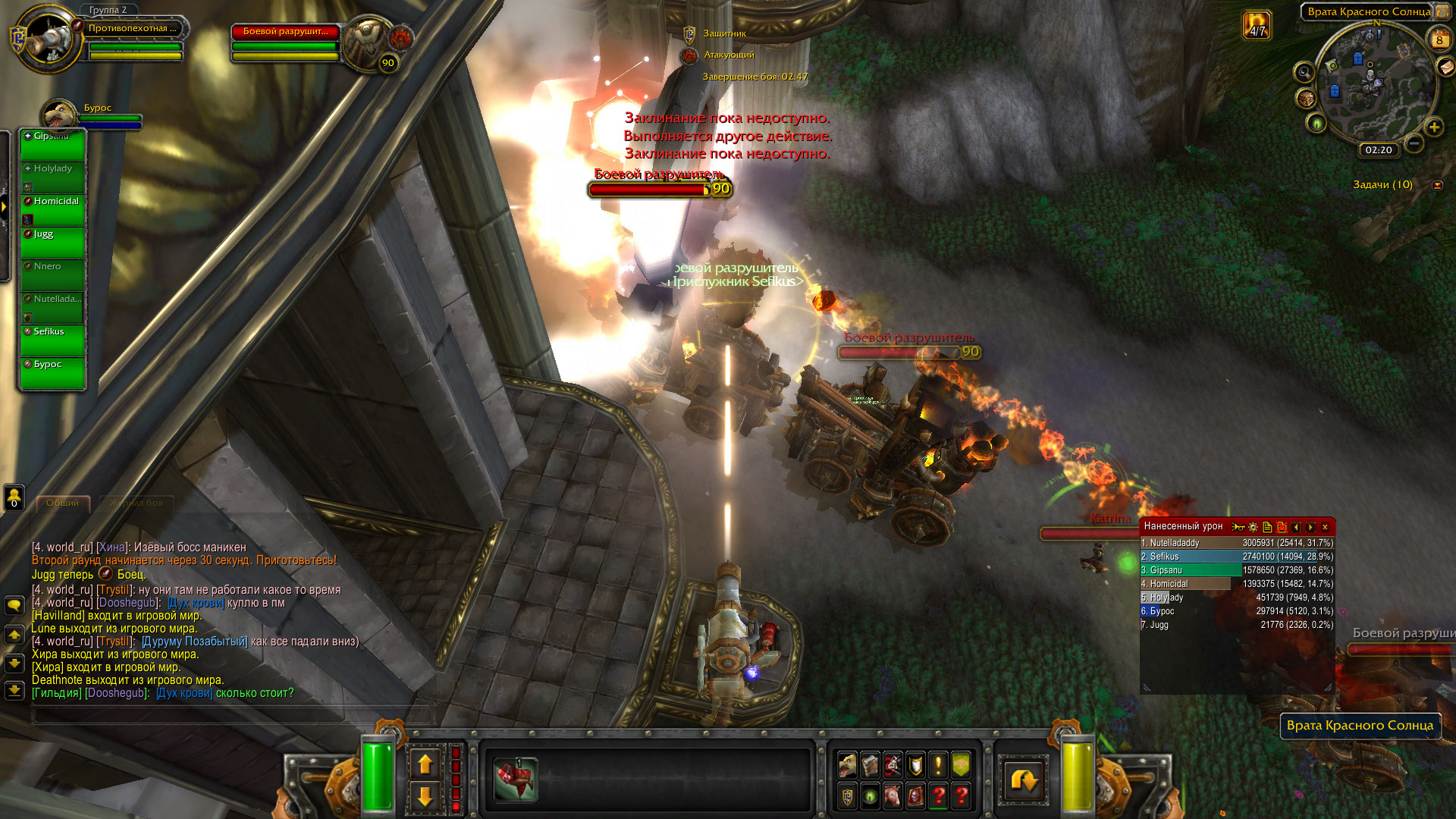Switch to the Общий chat tab
1456x819 pixels.
pos(62,503)
